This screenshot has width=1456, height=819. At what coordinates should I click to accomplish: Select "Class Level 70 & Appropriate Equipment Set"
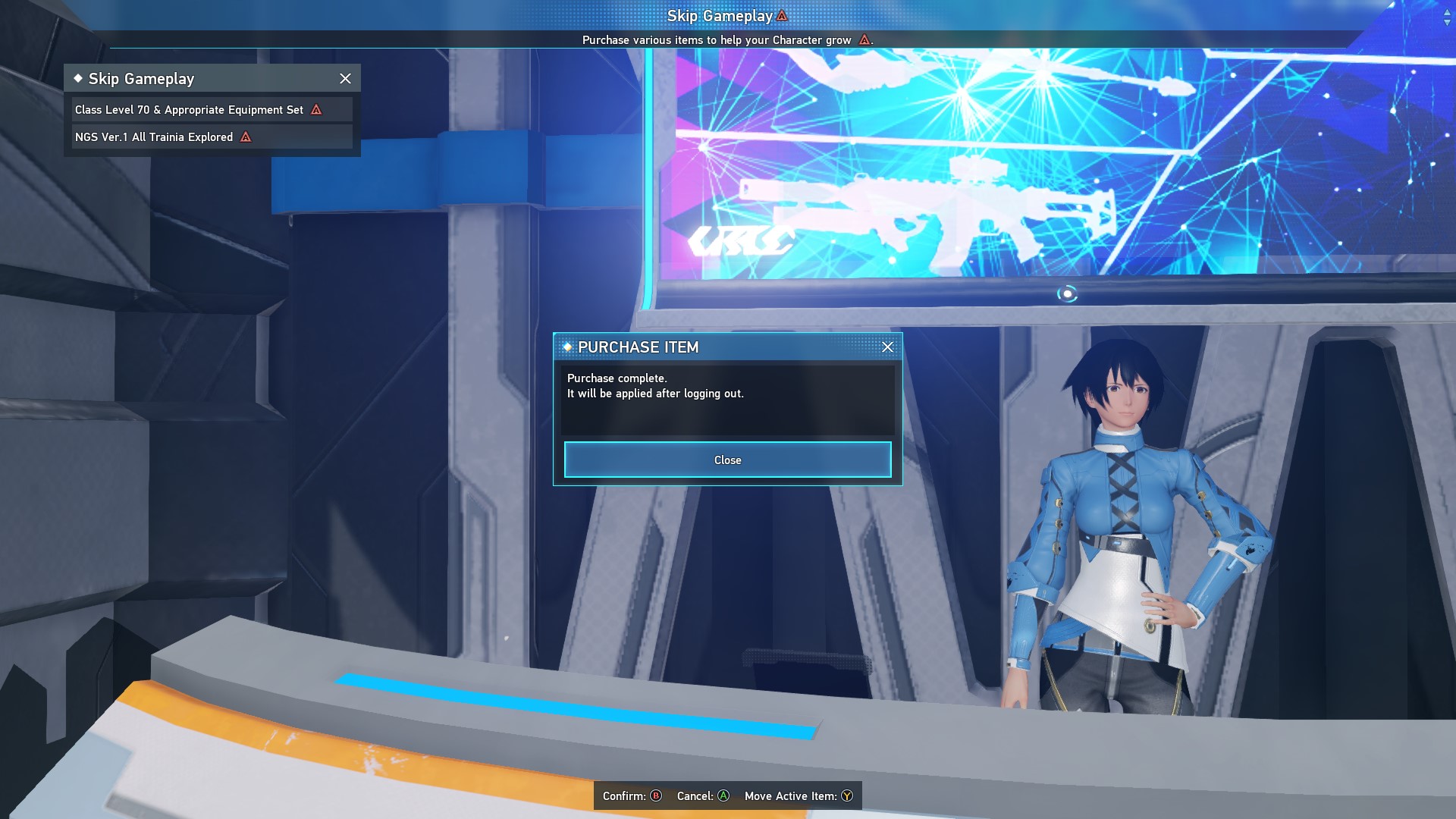click(190, 109)
